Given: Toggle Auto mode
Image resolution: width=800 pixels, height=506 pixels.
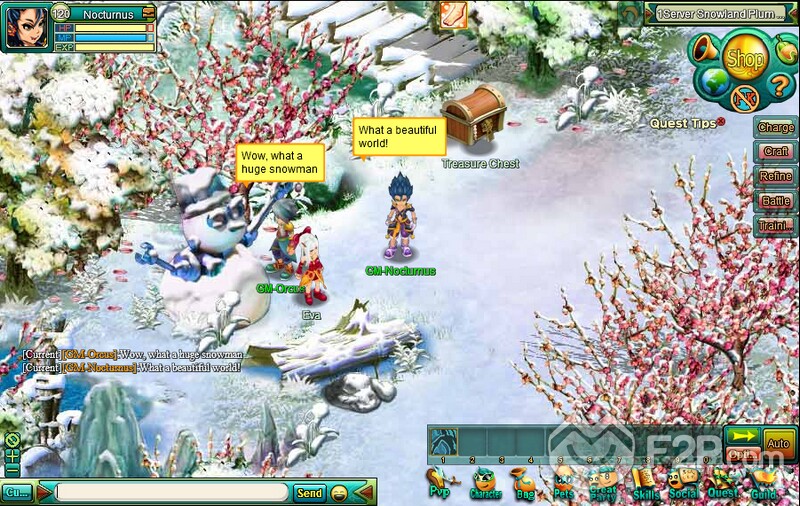Looking at the screenshot, I should click(x=779, y=443).
